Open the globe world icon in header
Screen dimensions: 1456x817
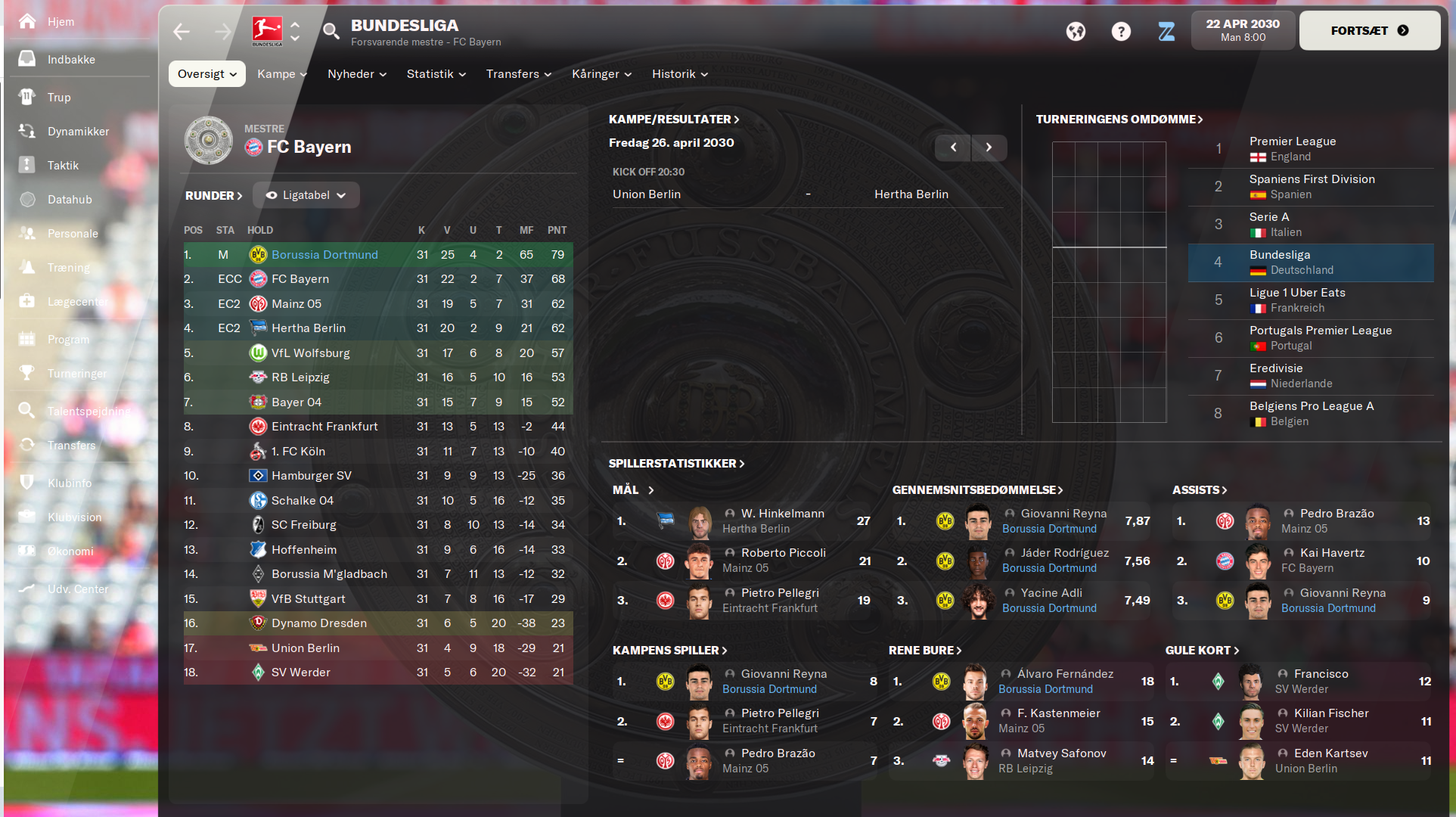(1076, 32)
